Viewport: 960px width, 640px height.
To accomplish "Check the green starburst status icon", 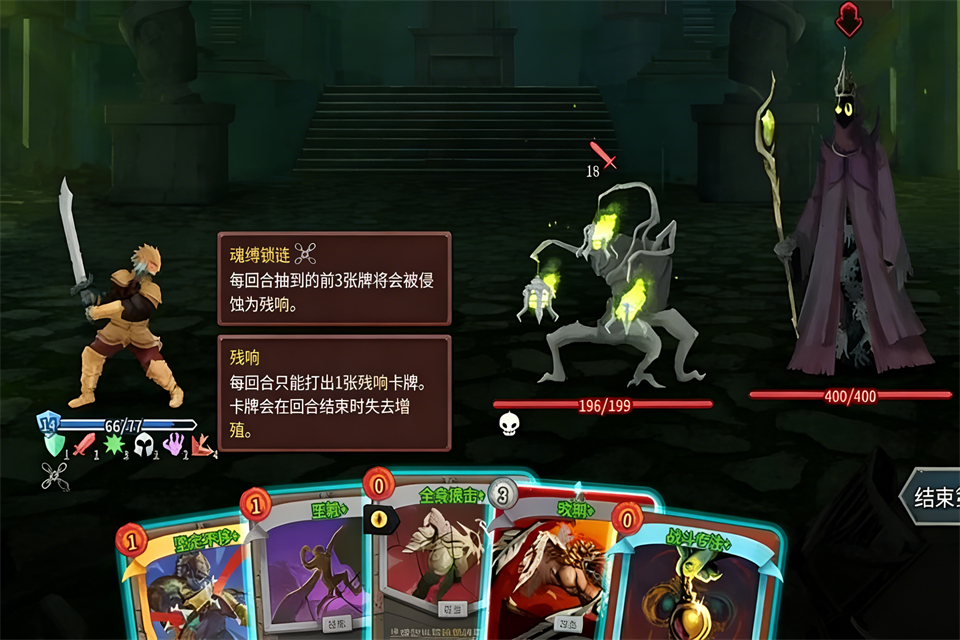I will [115, 444].
